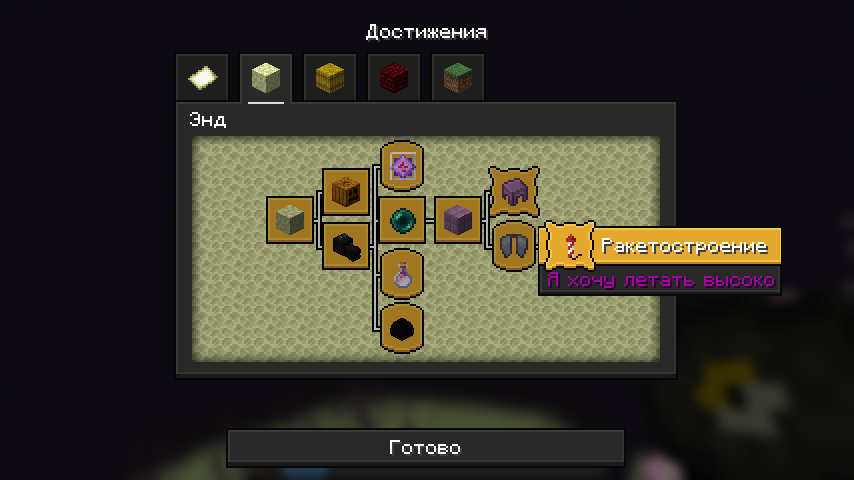Open the grass block advancements tab

coord(458,78)
